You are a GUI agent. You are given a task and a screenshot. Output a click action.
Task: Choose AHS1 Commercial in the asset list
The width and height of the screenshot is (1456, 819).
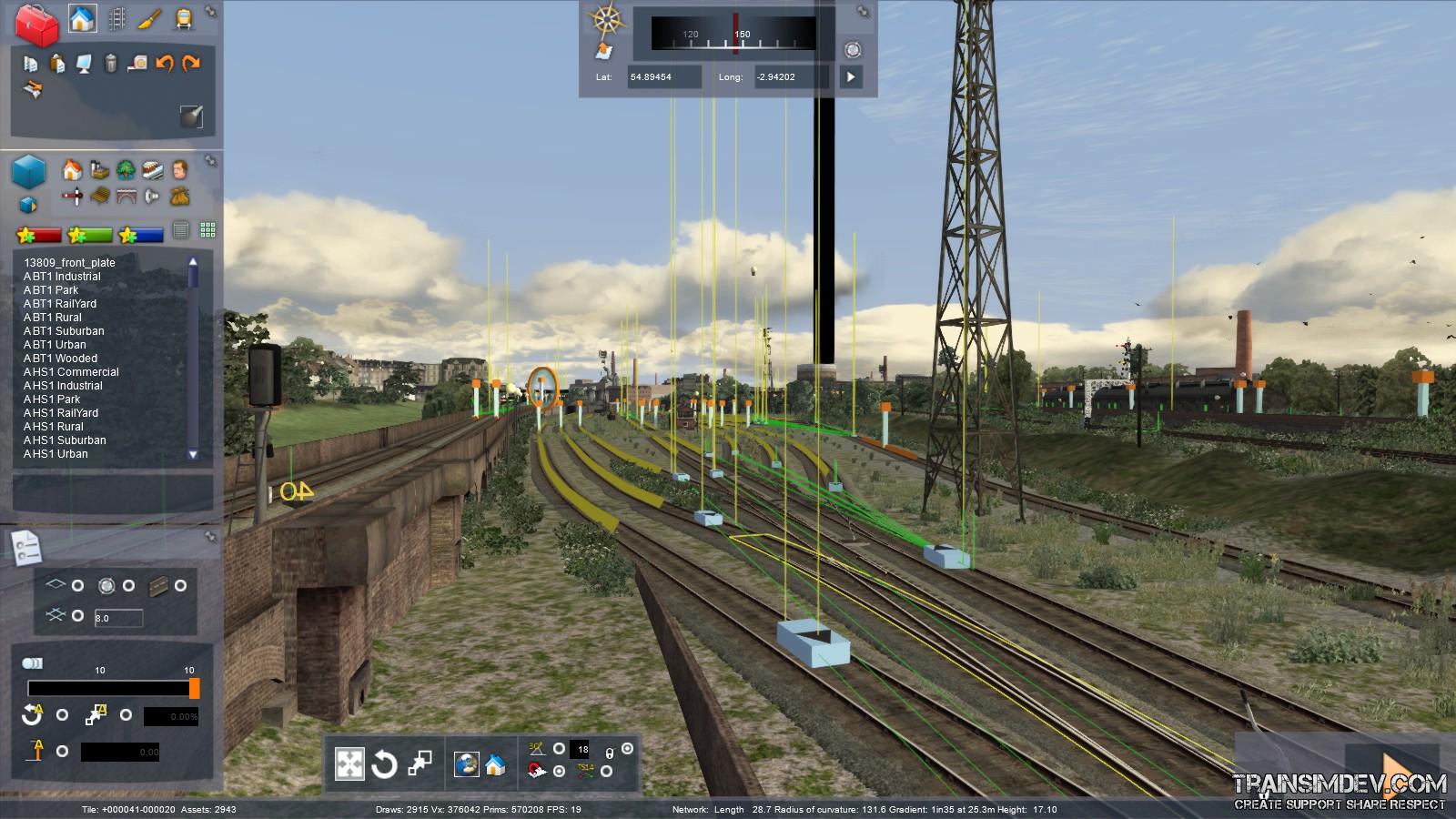tap(71, 372)
